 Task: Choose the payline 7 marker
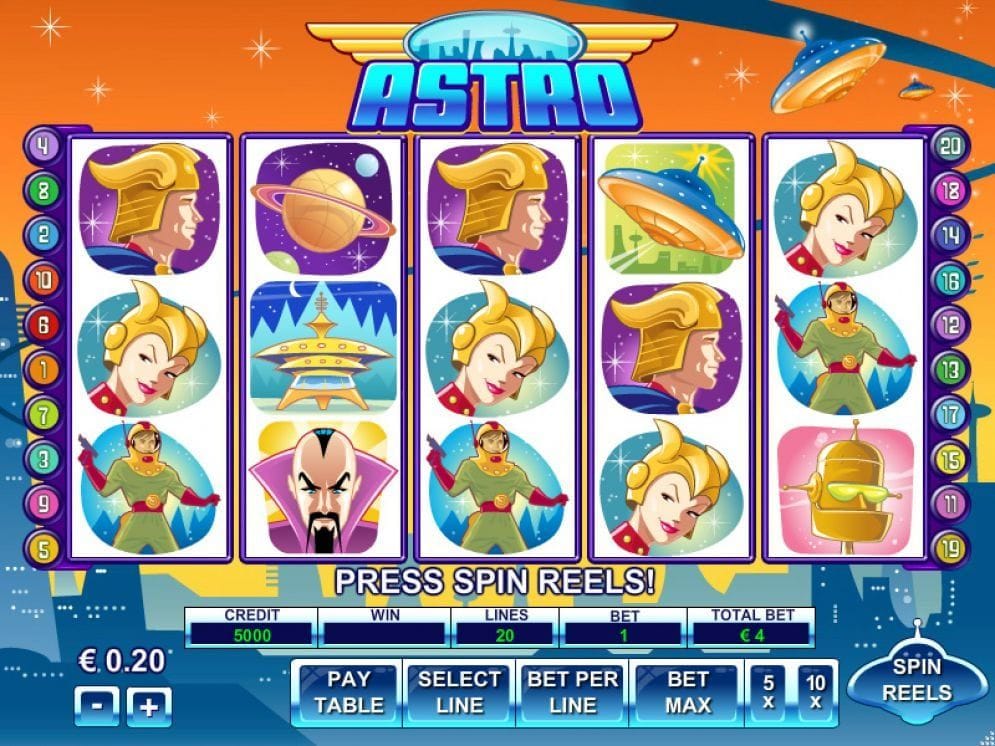44,412
